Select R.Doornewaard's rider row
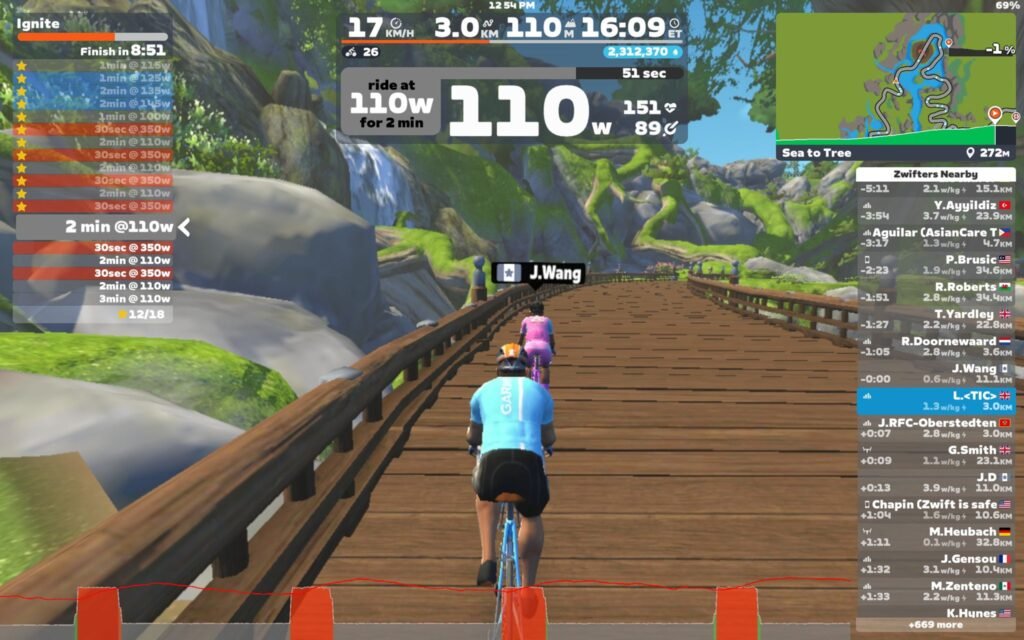 click(x=936, y=346)
